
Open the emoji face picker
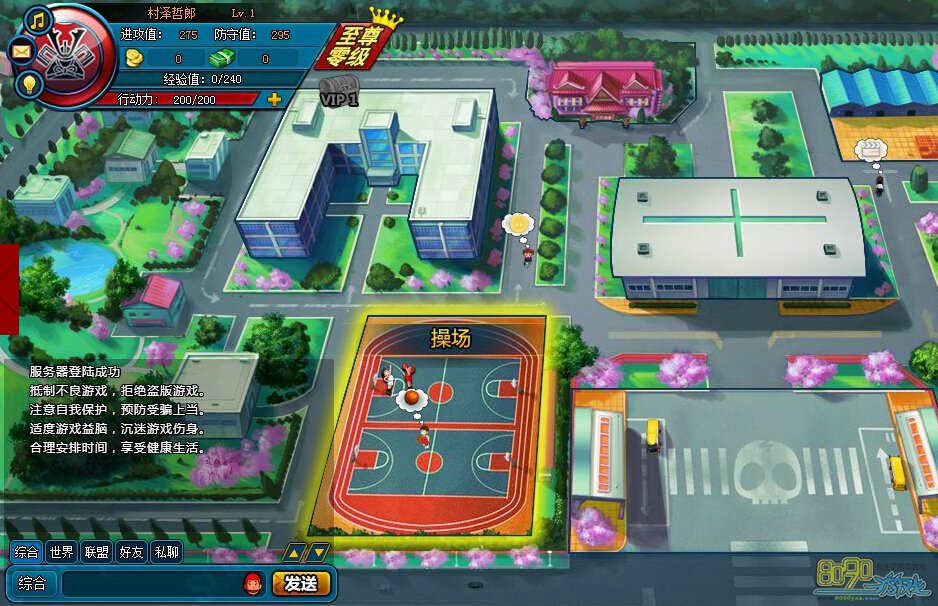(x=253, y=582)
